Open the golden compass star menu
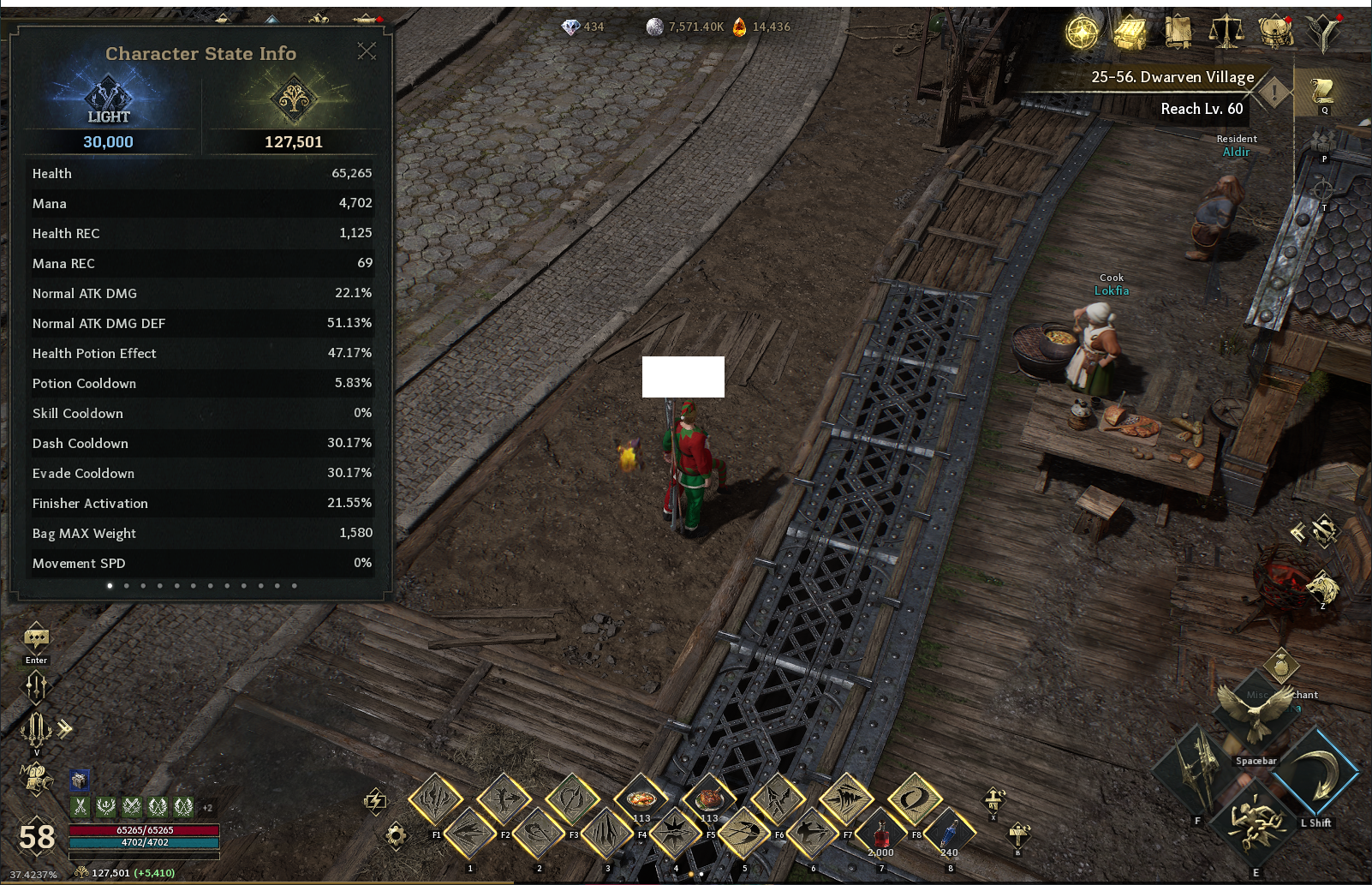1372x885 pixels. pyautogui.click(x=1082, y=33)
